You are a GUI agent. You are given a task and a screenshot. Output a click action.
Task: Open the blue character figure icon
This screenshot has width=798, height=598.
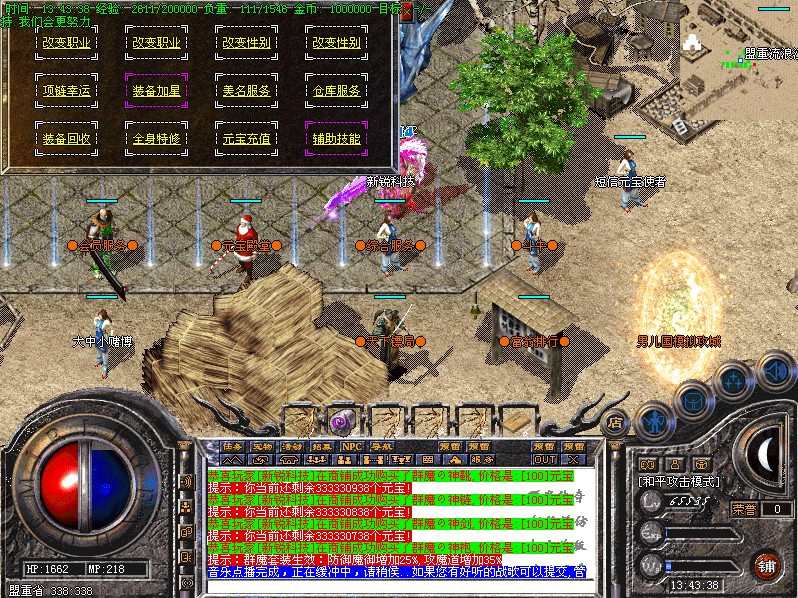pos(654,420)
